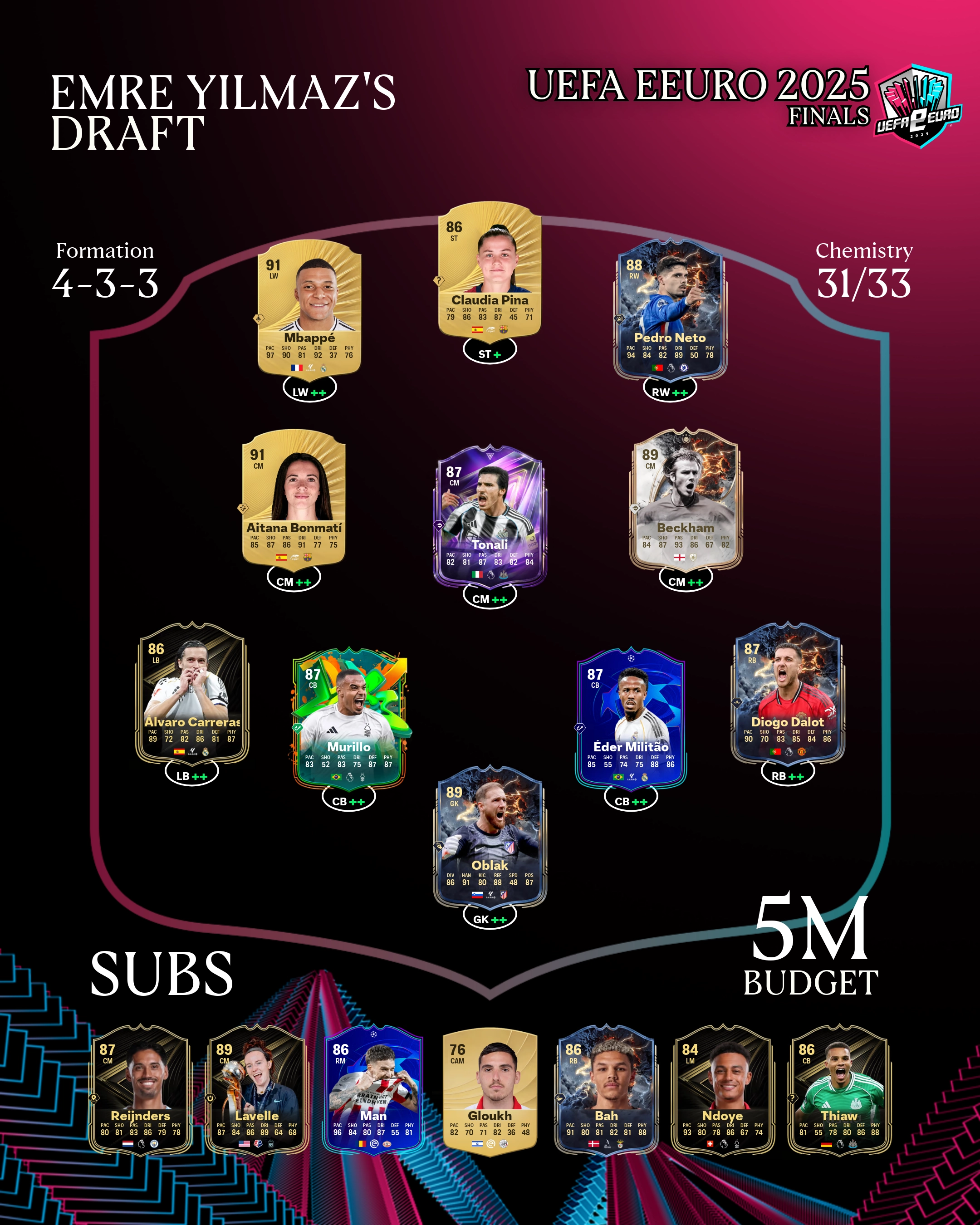Select the Man RM substitute card
980x1225 pixels.
pos(373,1090)
